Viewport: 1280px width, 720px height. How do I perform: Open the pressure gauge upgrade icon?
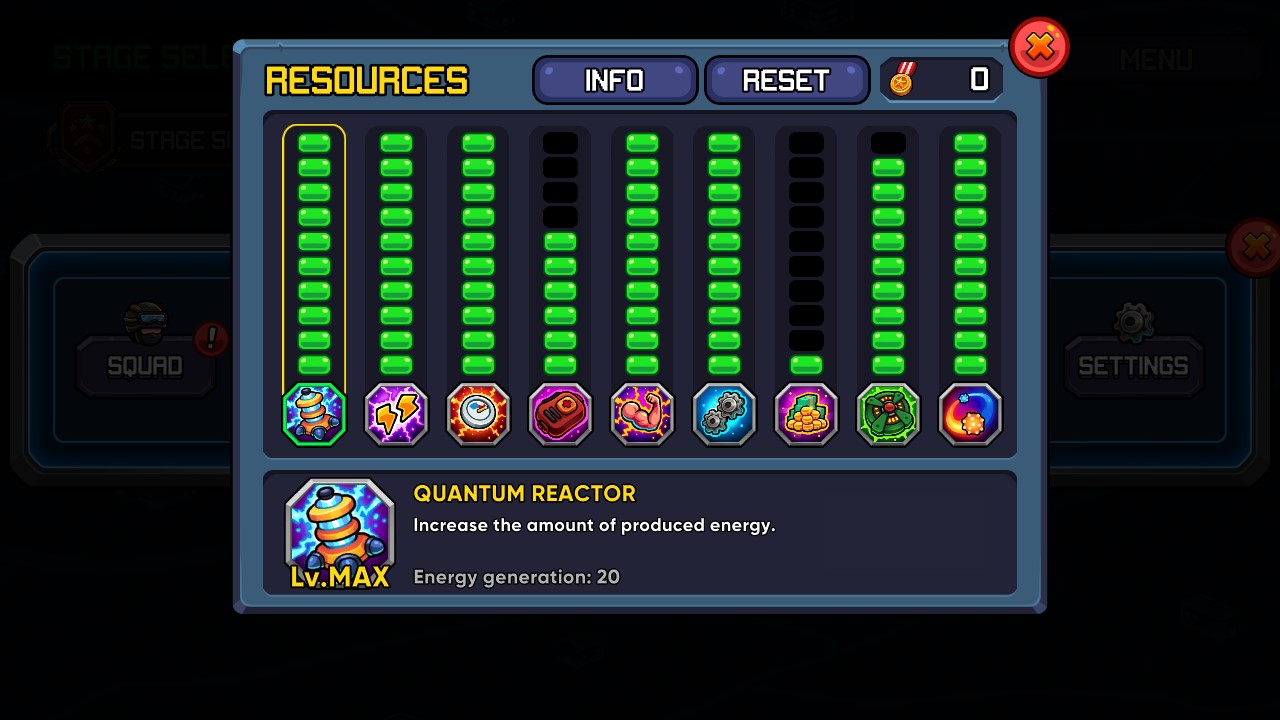click(x=478, y=414)
